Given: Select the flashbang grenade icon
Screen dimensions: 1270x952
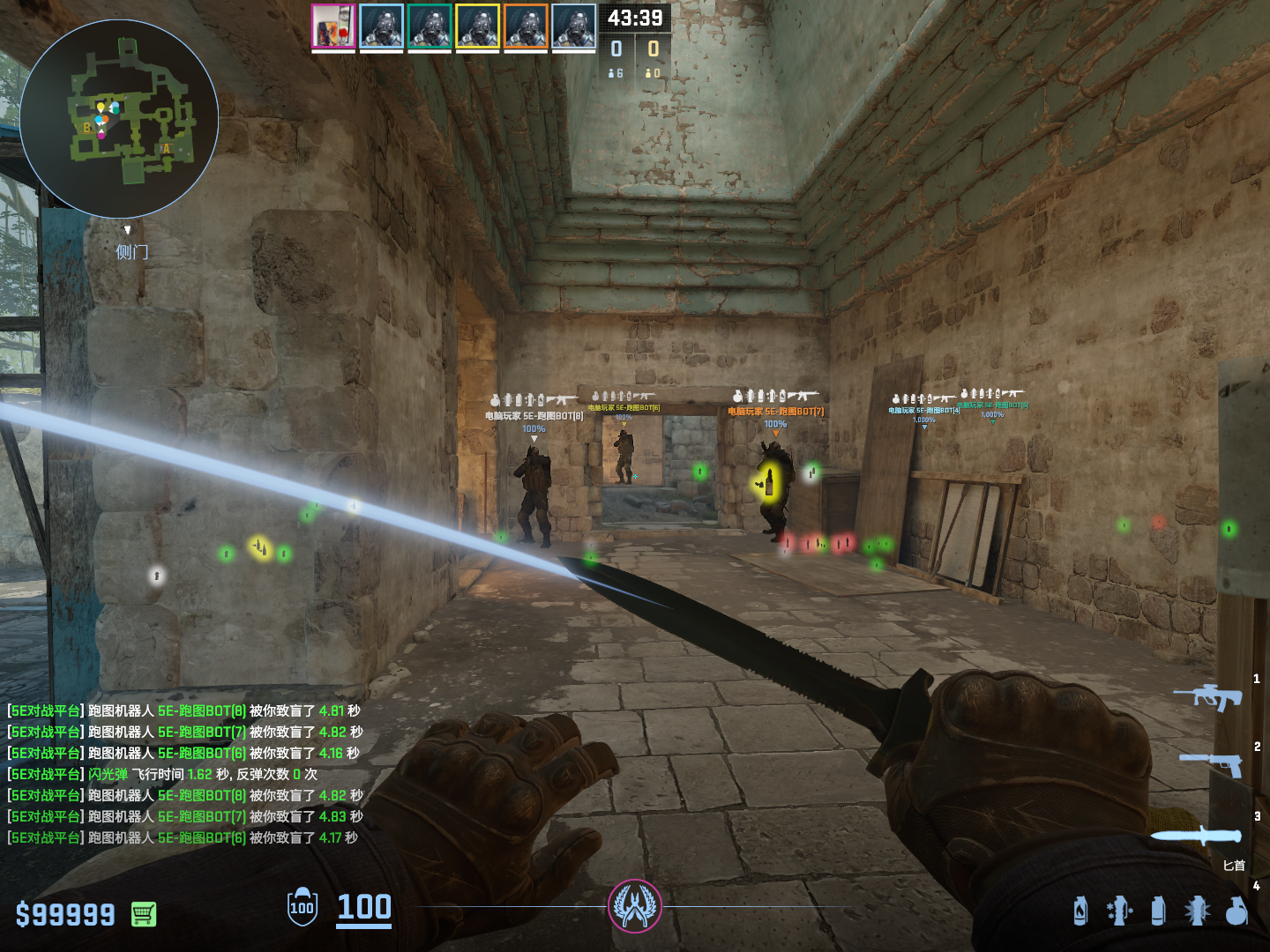Looking at the screenshot, I should click(1197, 911).
